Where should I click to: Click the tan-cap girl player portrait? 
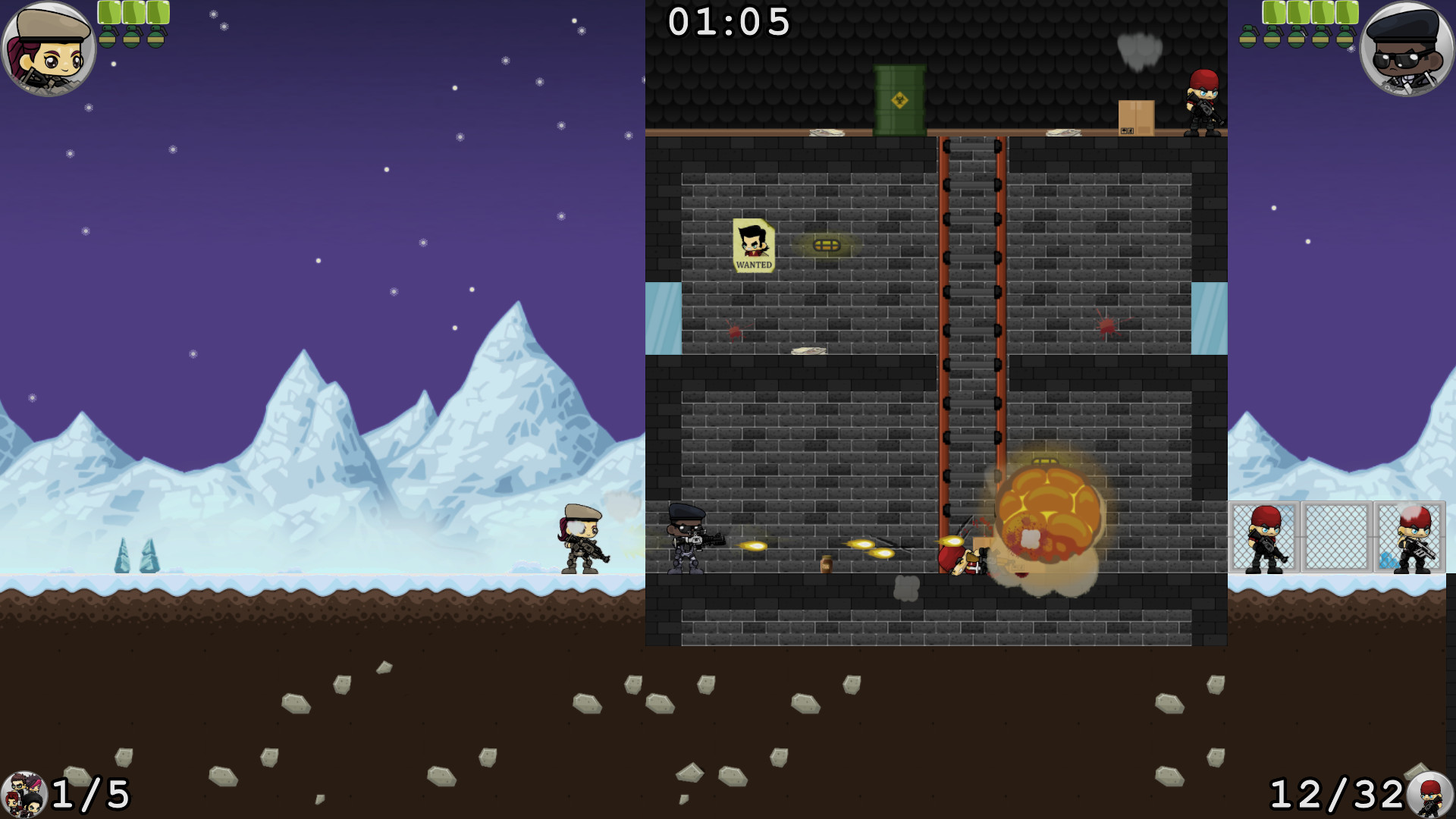click(x=49, y=49)
